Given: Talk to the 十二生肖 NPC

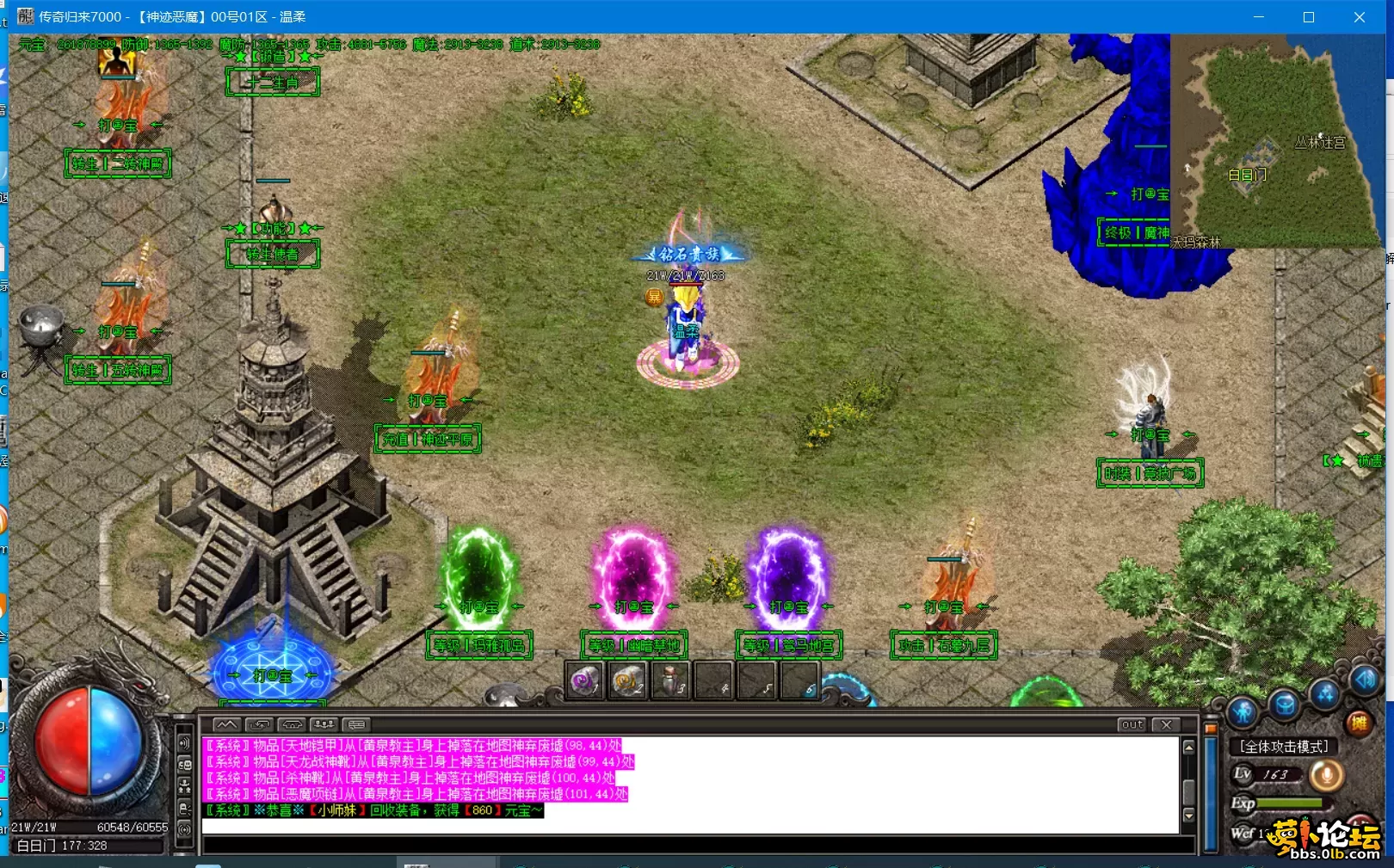Looking at the screenshot, I should click(x=272, y=82).
